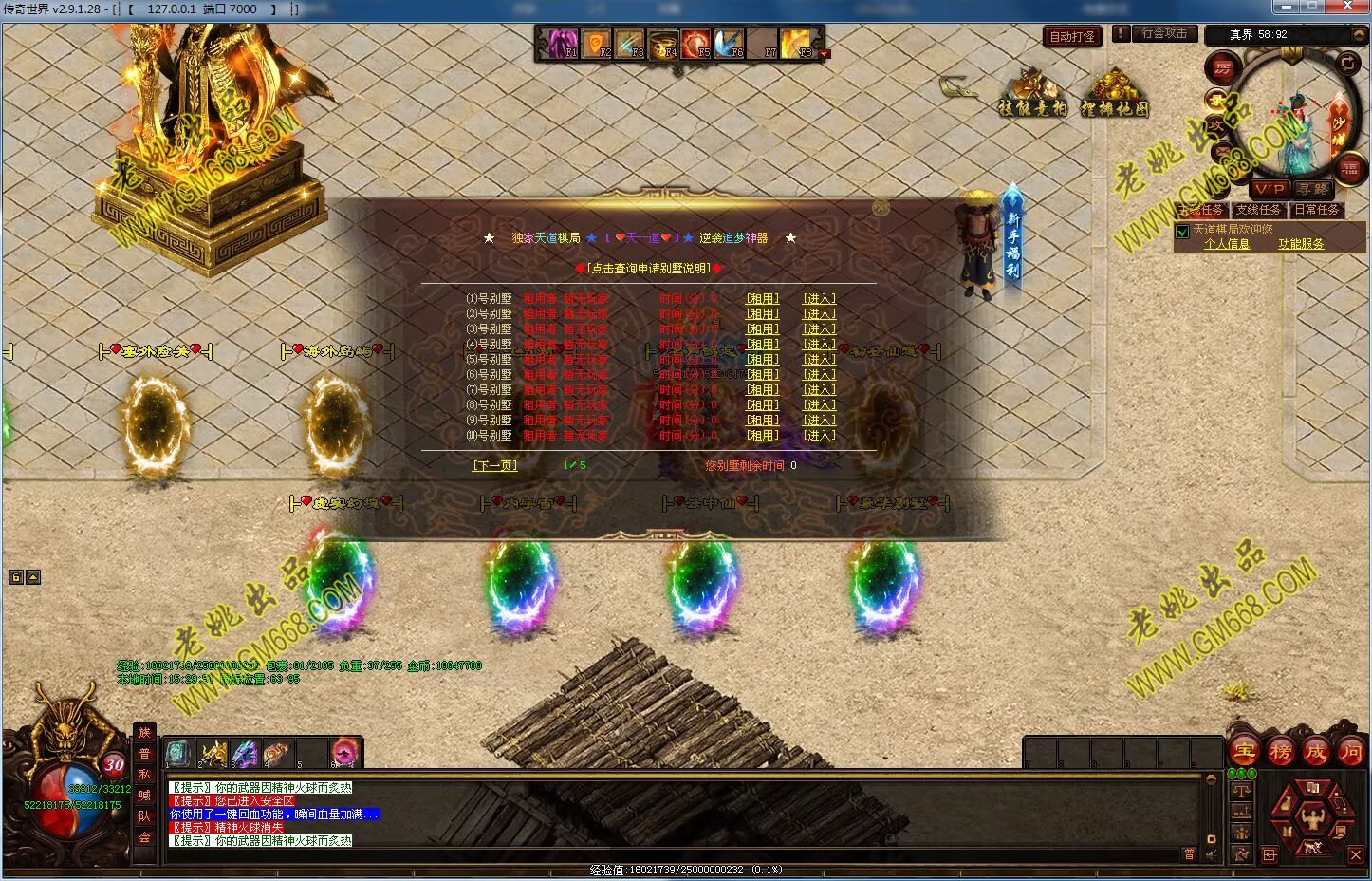Toggle auto-fight (自动打怪) button
The width and height of the screenshot is (1372, 881).
click(x=1072, y=36)
